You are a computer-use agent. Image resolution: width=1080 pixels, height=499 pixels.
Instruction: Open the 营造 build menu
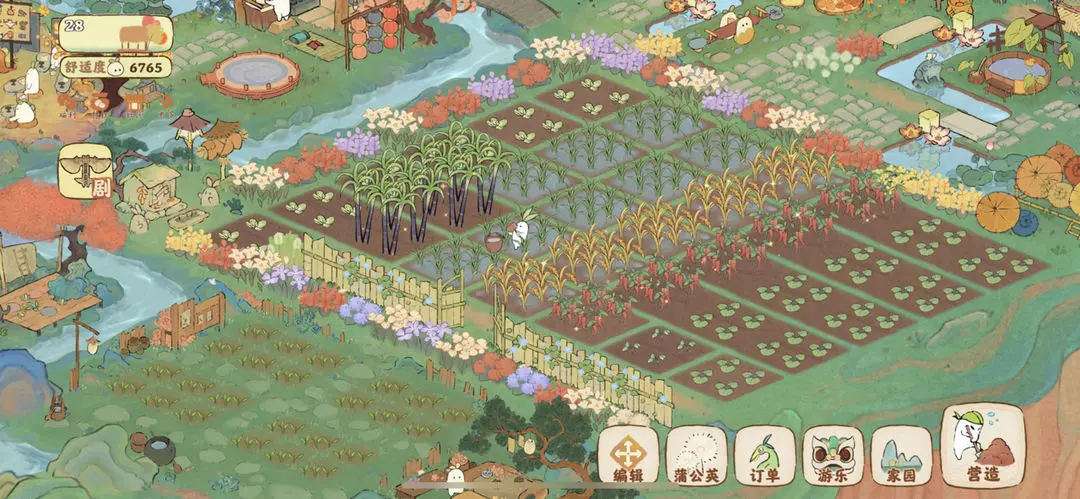(x=983, y=447)
